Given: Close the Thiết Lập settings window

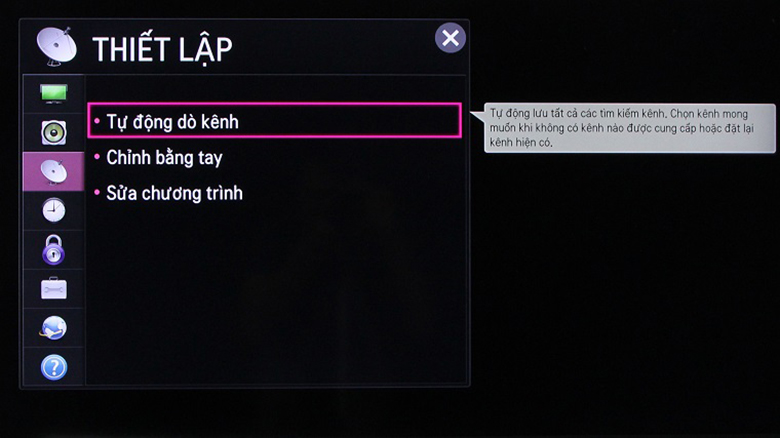Looking at the screenshot, I should click(x=451, y=39).
